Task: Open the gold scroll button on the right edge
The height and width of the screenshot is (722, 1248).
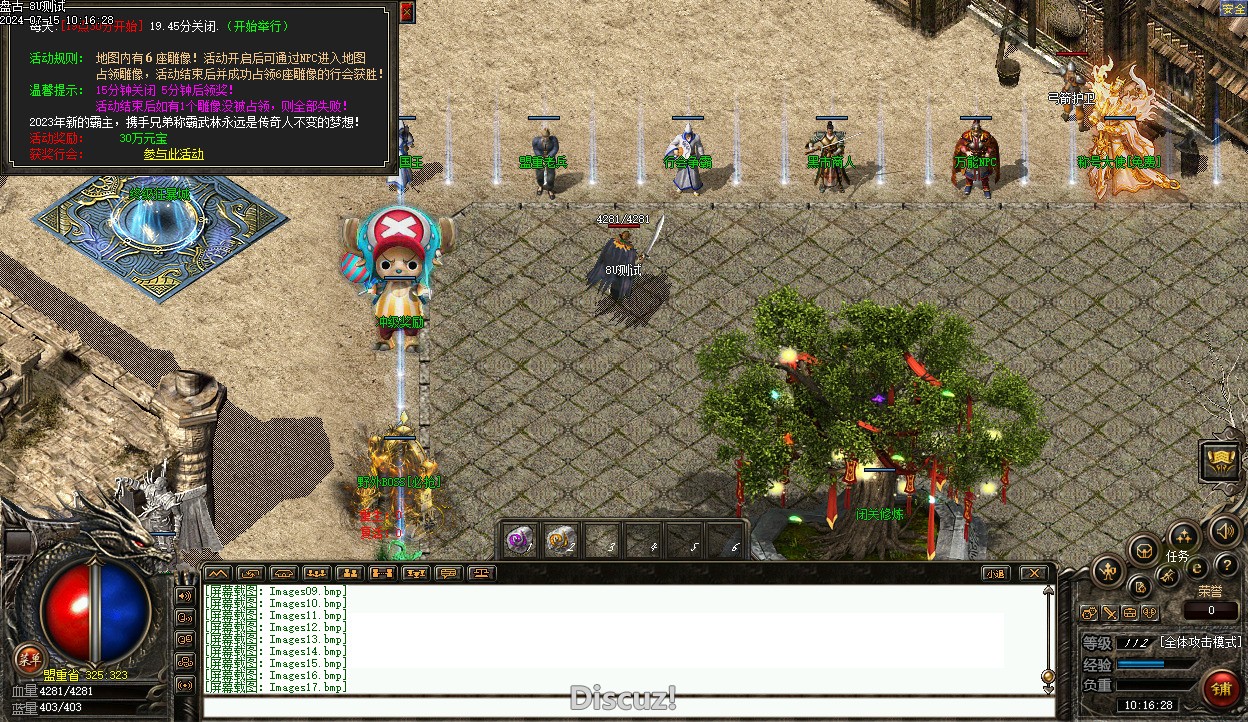Action: (x=1220, y=460)
